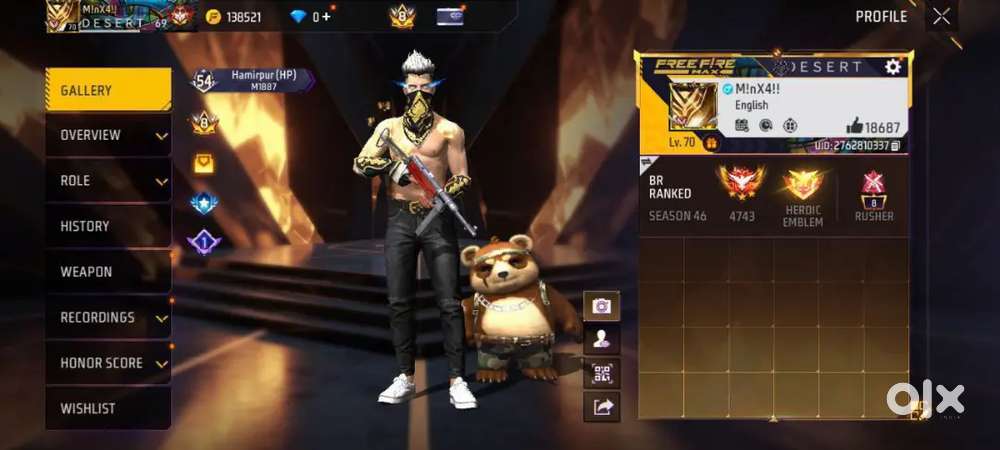
Task: Open the Role menu entry
Action: coord(107,181)
